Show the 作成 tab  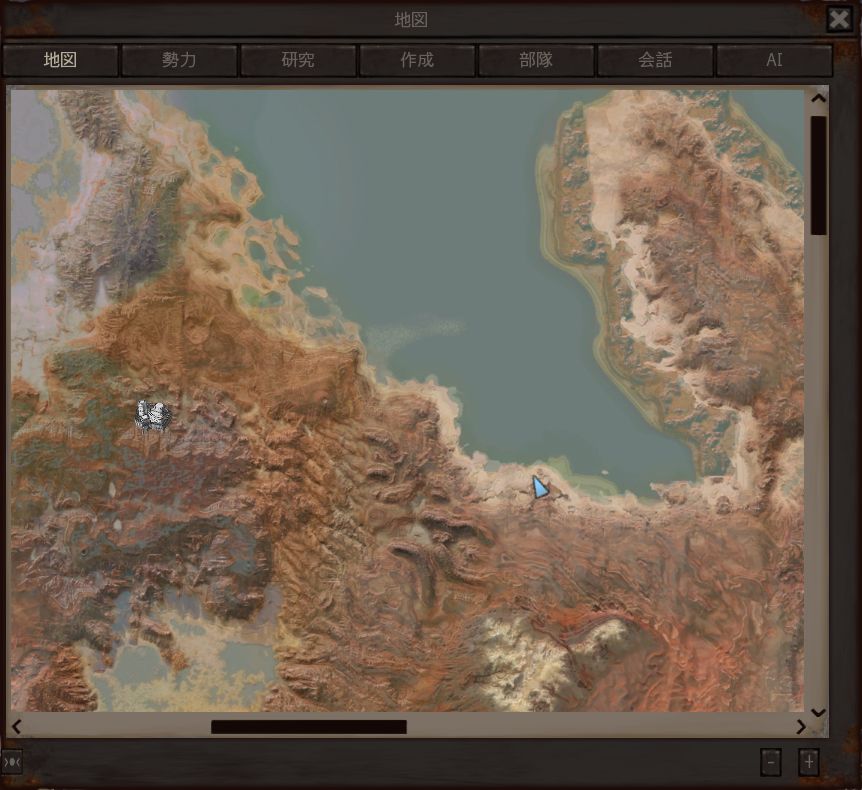point(417,60)
